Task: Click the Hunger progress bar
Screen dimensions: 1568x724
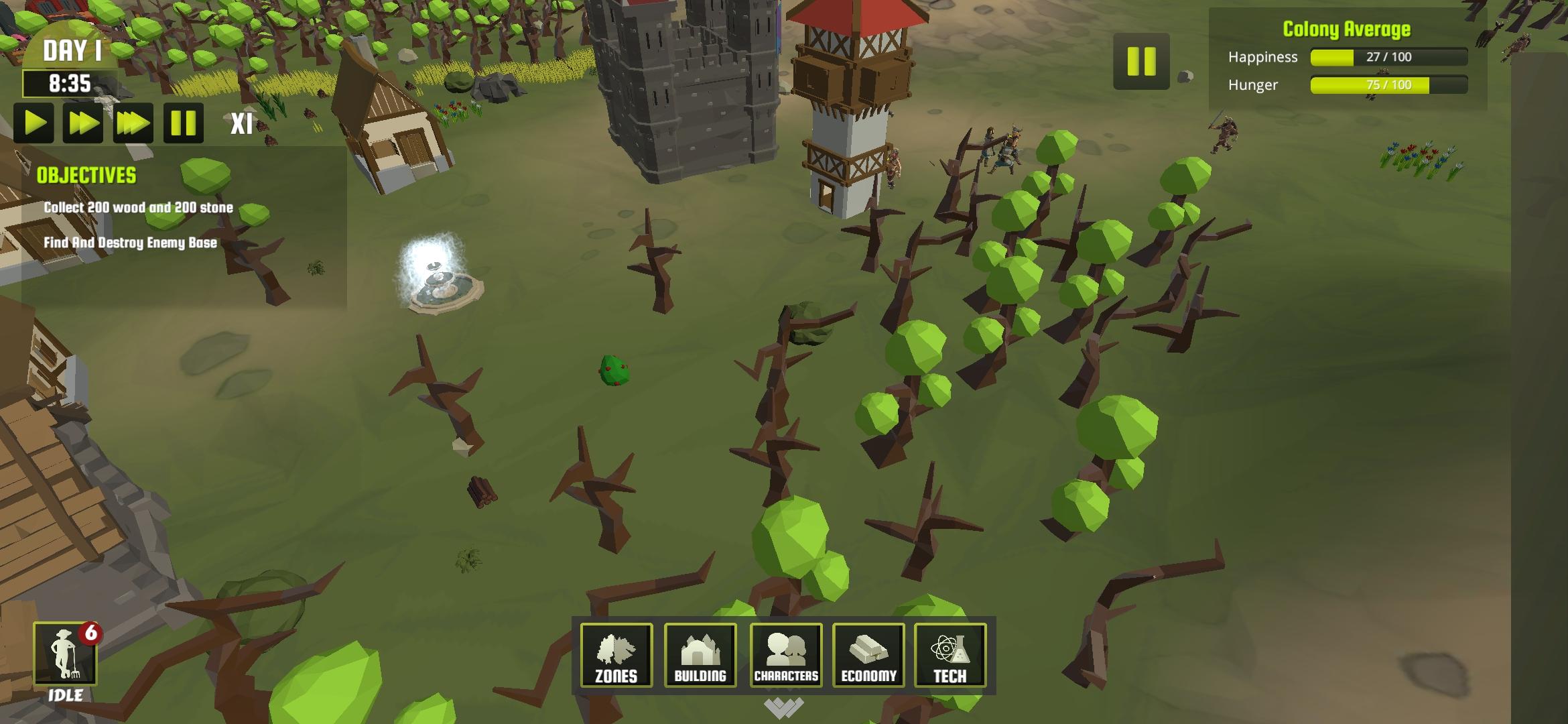Action: pyautogui.click(x=1386, y=86)
